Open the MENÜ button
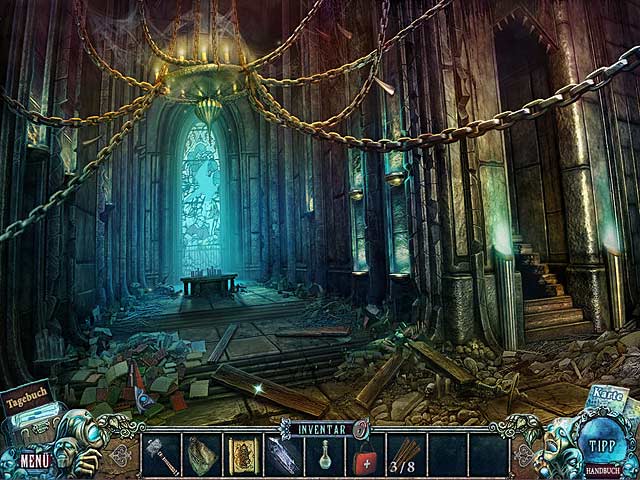 point(34,461)
